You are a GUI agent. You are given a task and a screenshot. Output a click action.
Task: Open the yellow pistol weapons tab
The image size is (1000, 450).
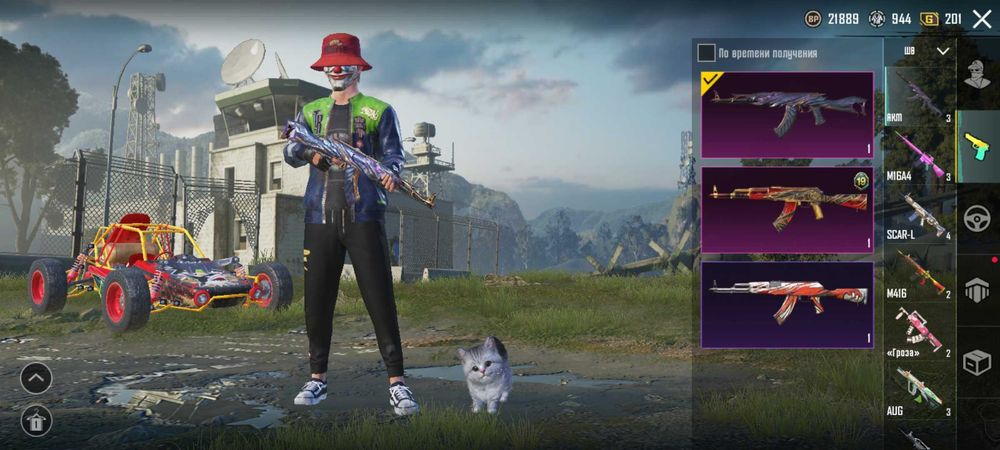[978, 145]
